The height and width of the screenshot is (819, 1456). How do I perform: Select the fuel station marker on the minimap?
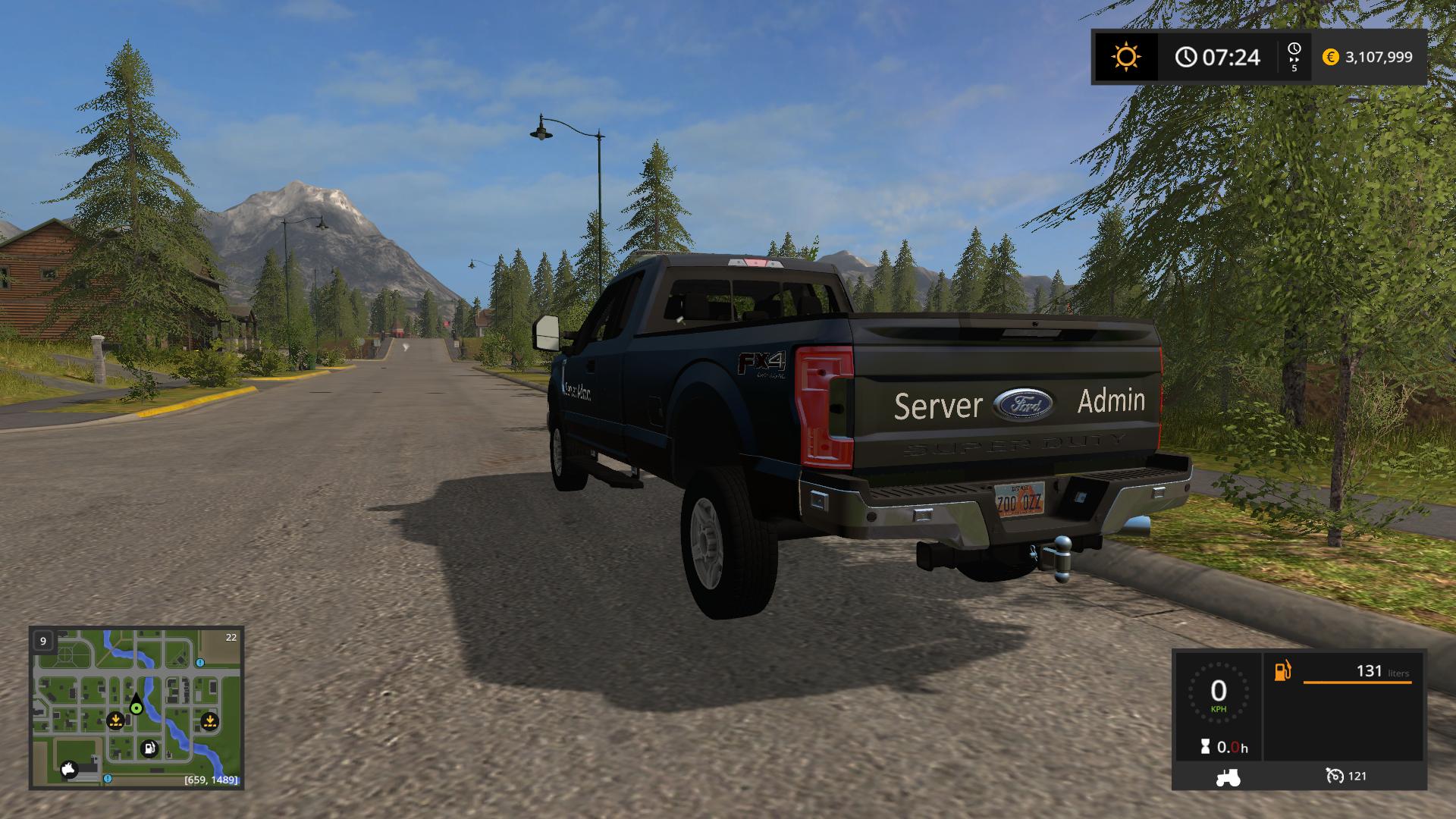(x=149, y=749)
